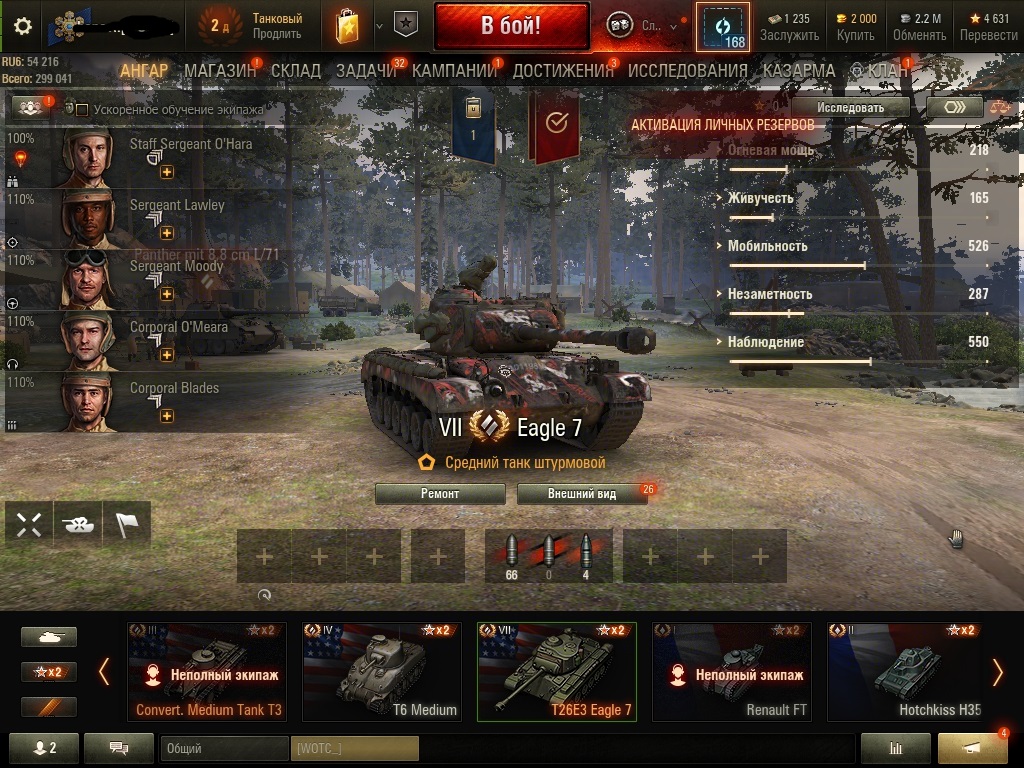Click the Исследовать button
This screenshot has width=1024, height=768.
pyautogui.click(x=850, y=107)
